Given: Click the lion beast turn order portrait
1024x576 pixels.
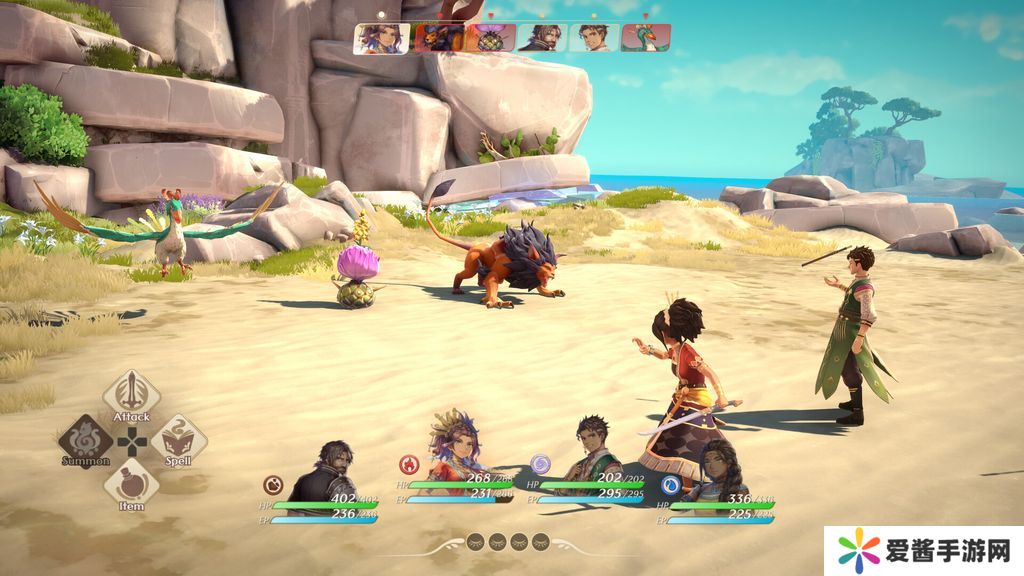Looking at the screenshot, I should [x=438, y=38].
